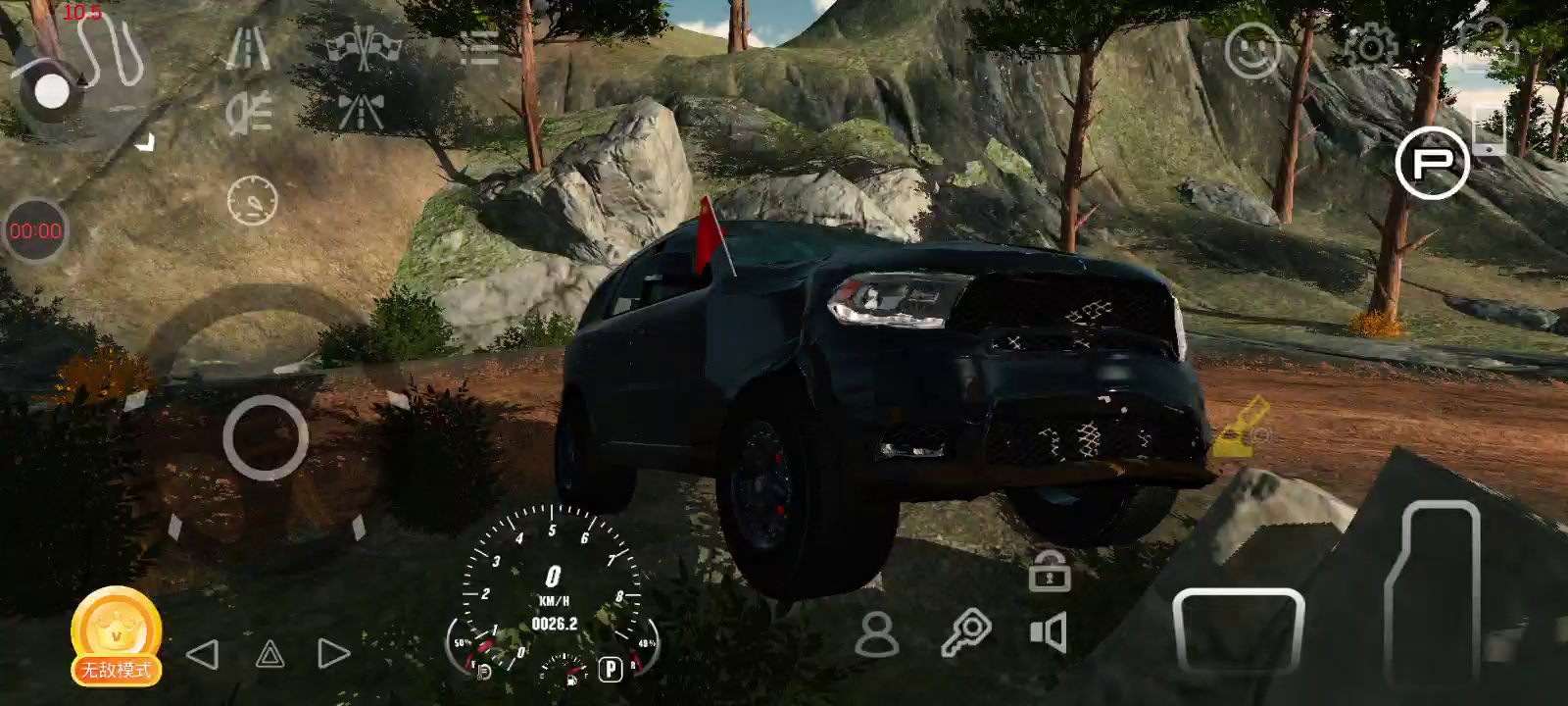The width and height of the screenshot is (1568, 706).
Task: Open the gear settings menu
Action: 1370,46
